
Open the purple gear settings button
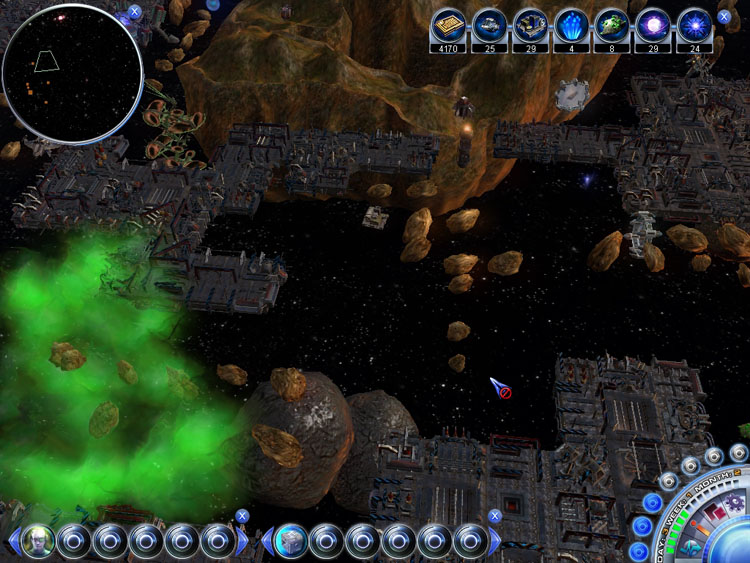click(x=735, y=500)
